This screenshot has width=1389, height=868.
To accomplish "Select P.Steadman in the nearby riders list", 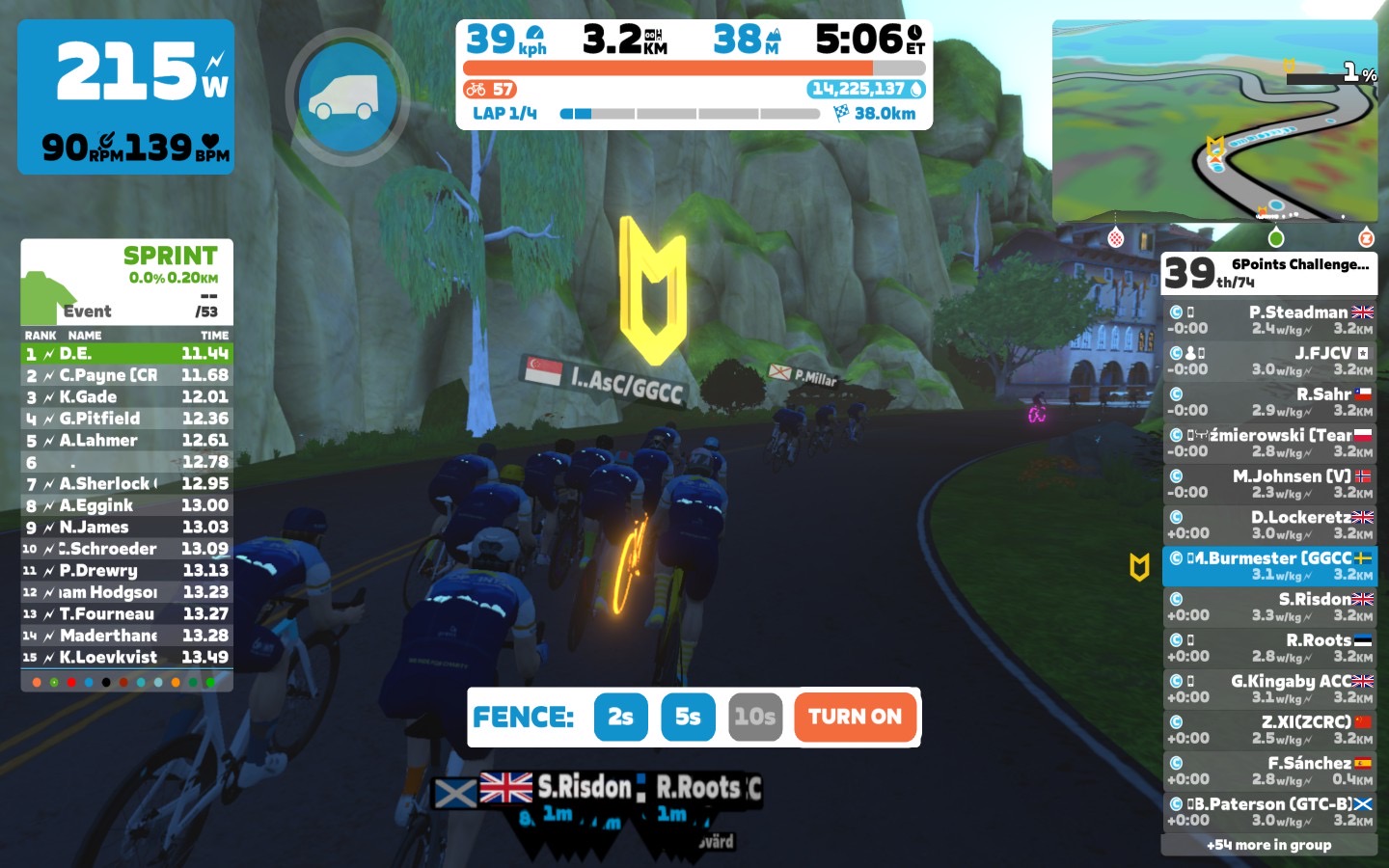I will [x=1268, y=320].
